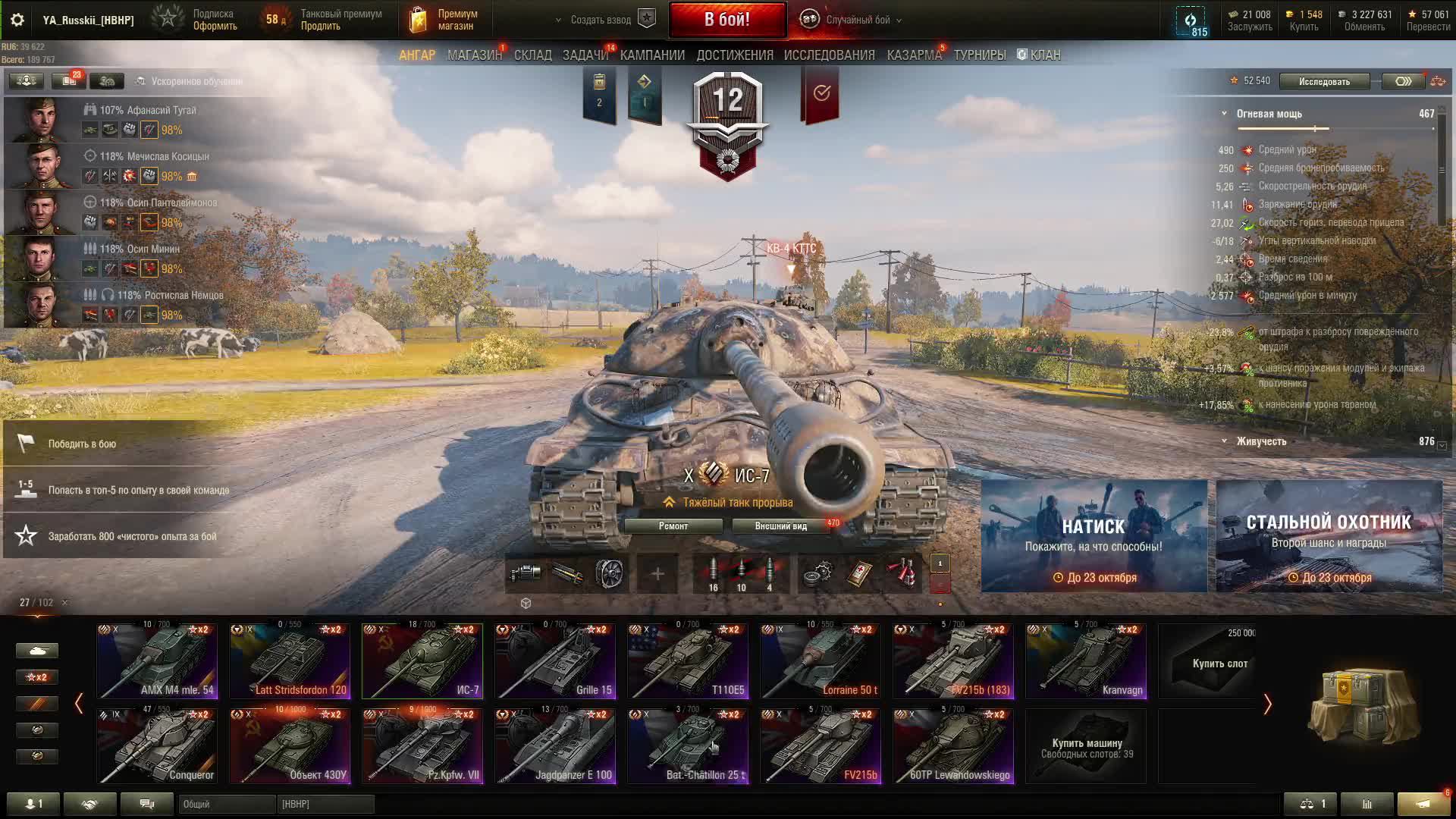Show next tanks with carousel right arrow
Viewport: 1456px width, 819px height.
1267,704
